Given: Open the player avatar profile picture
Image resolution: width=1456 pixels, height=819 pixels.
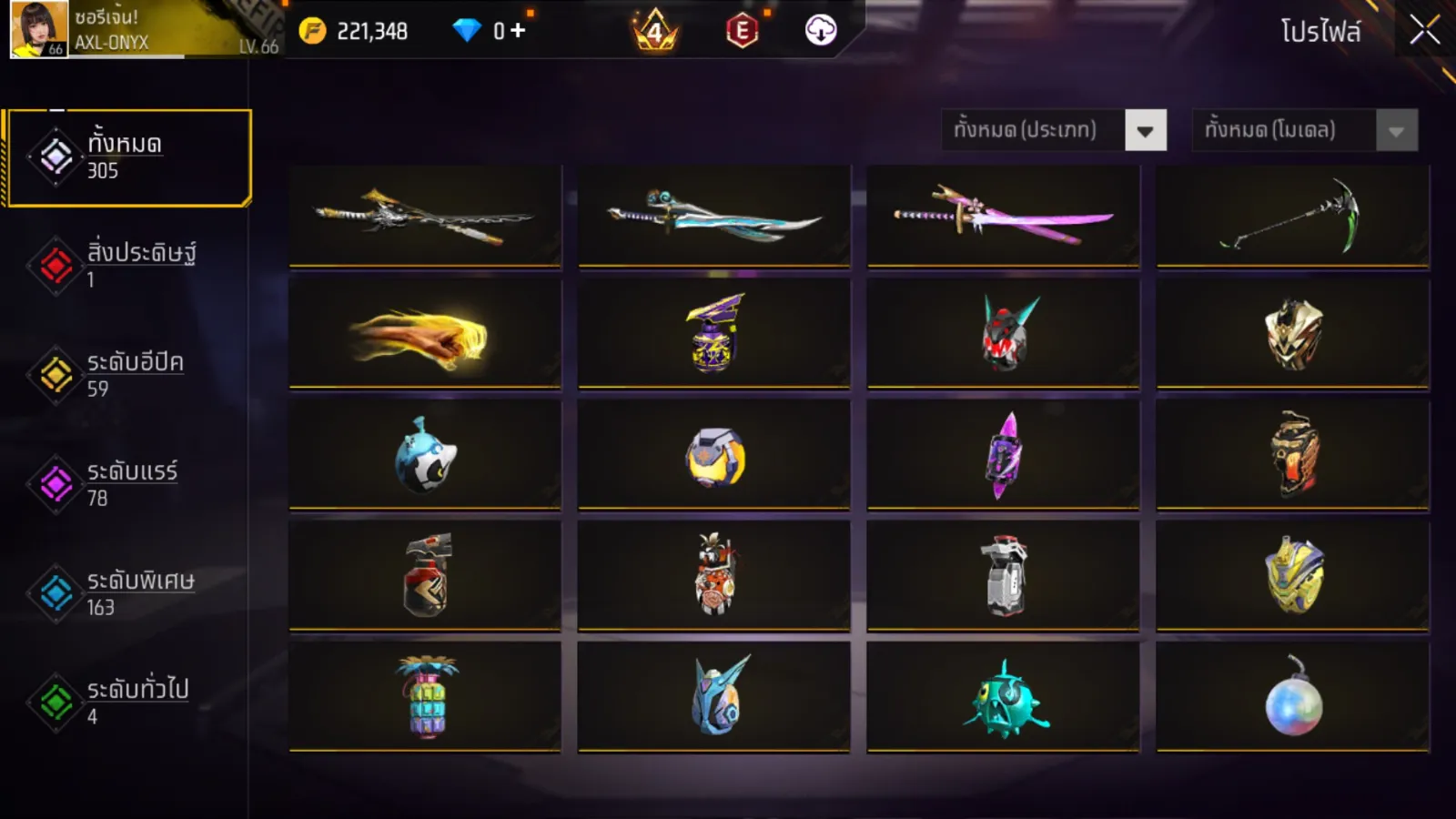Looking at the screenshot, I should pyautogui.click(x=38, y=29).
